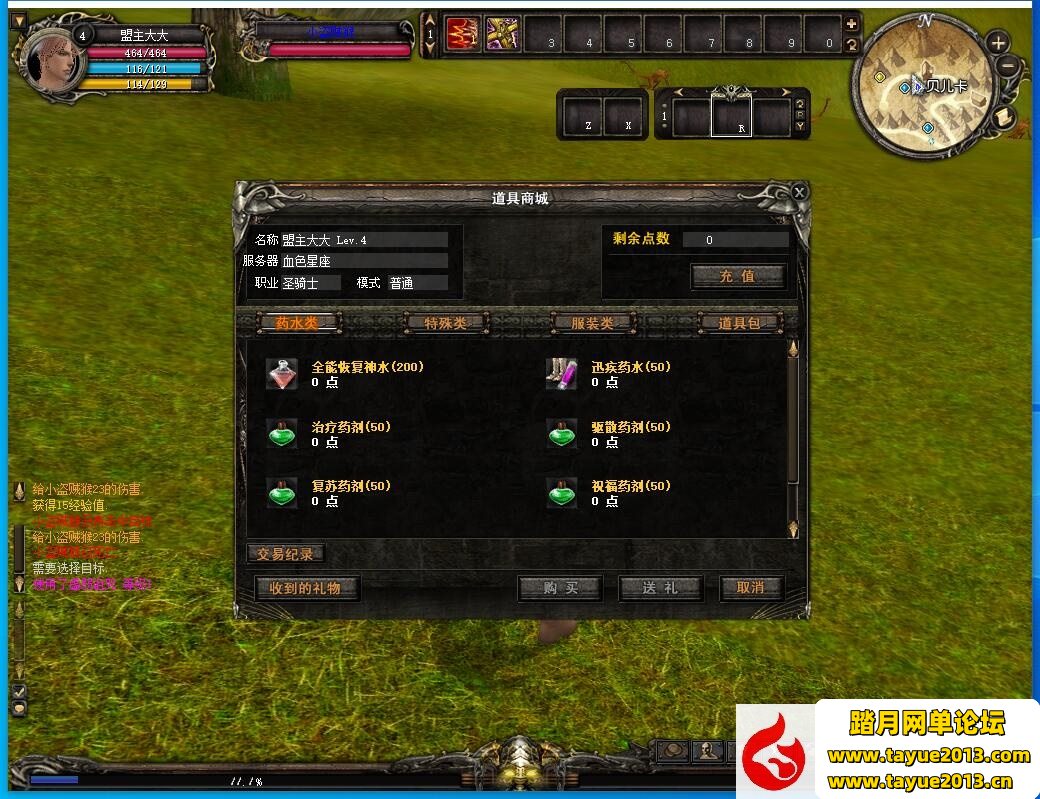Send a gift with 送礼 button
This screenshot has width=1040, height=799.
coord(660,588)
